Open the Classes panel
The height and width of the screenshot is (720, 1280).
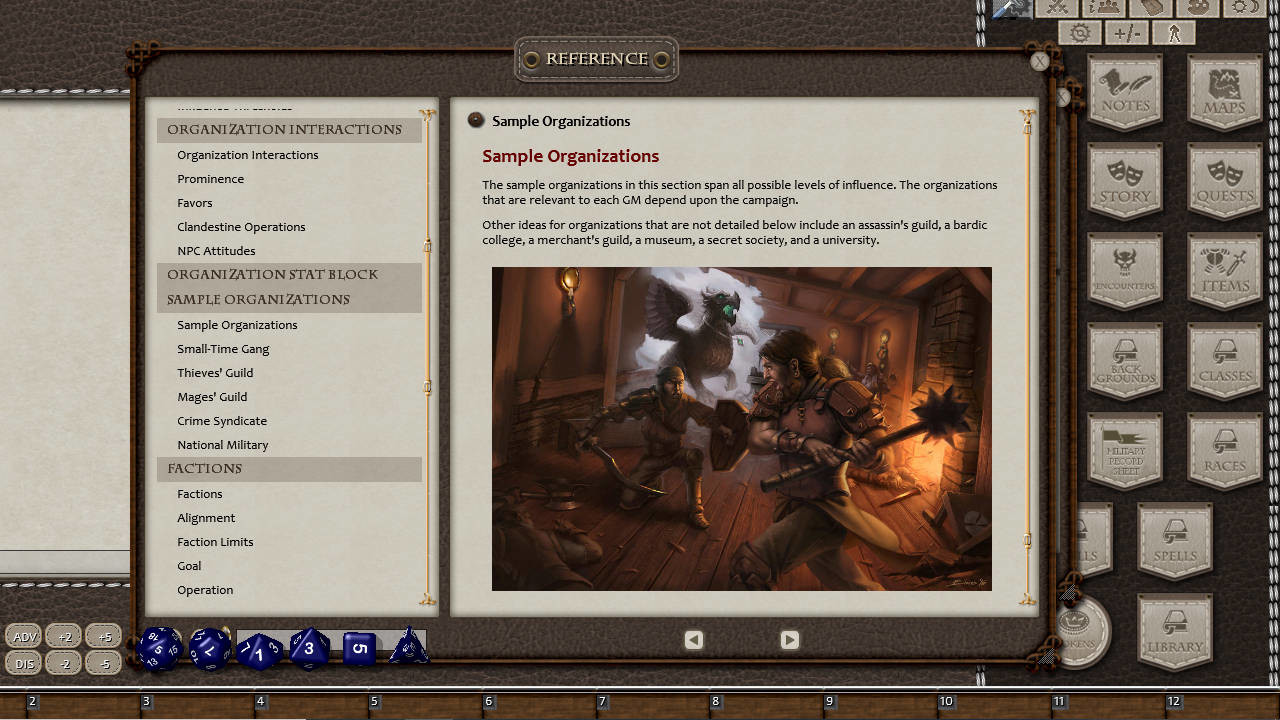(x=1224, y=360)
